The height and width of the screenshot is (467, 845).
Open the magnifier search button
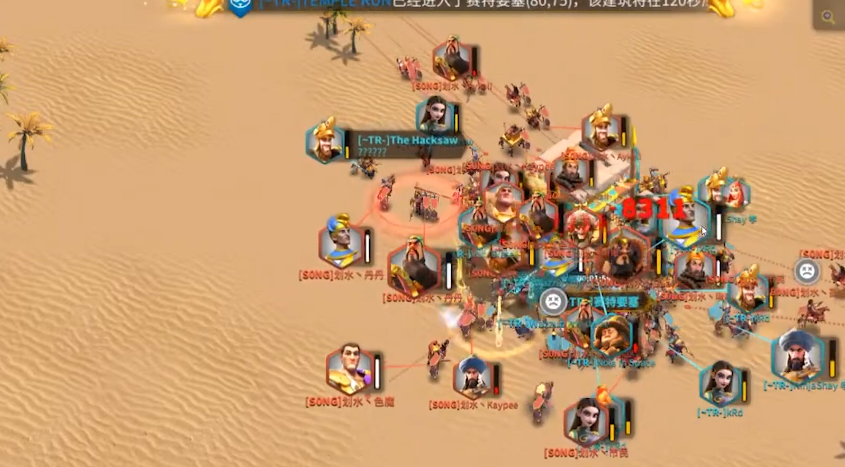click(828, 16)
